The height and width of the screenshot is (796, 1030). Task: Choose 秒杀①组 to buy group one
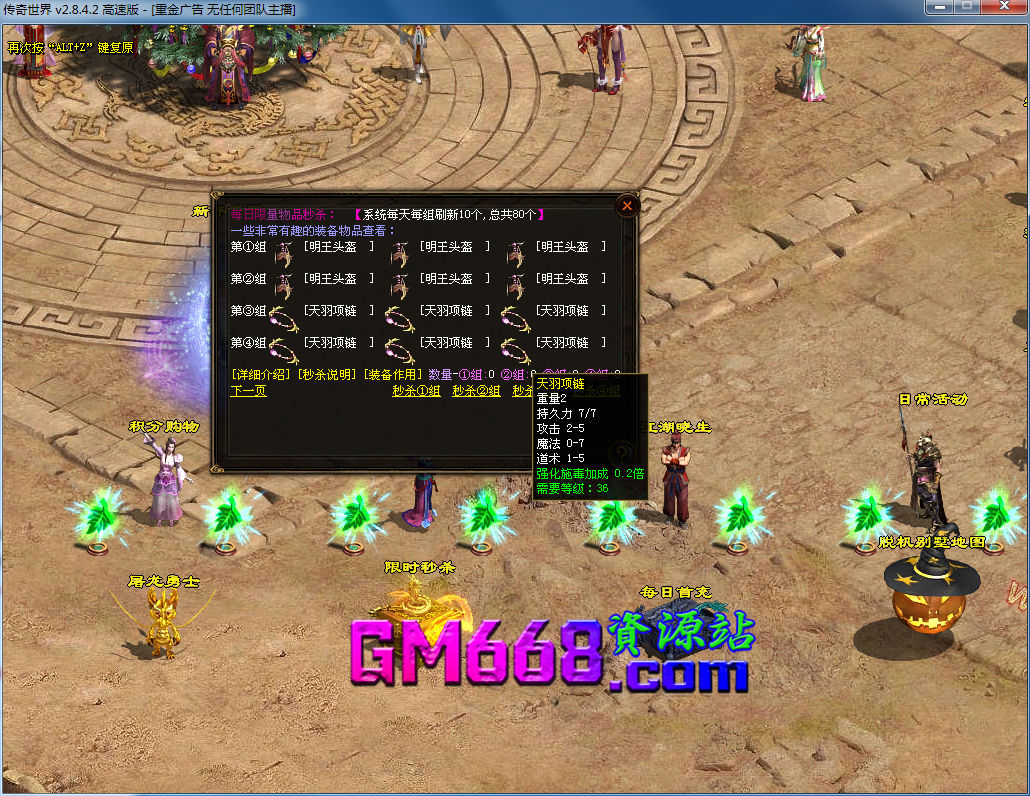[x=416, y=391]
